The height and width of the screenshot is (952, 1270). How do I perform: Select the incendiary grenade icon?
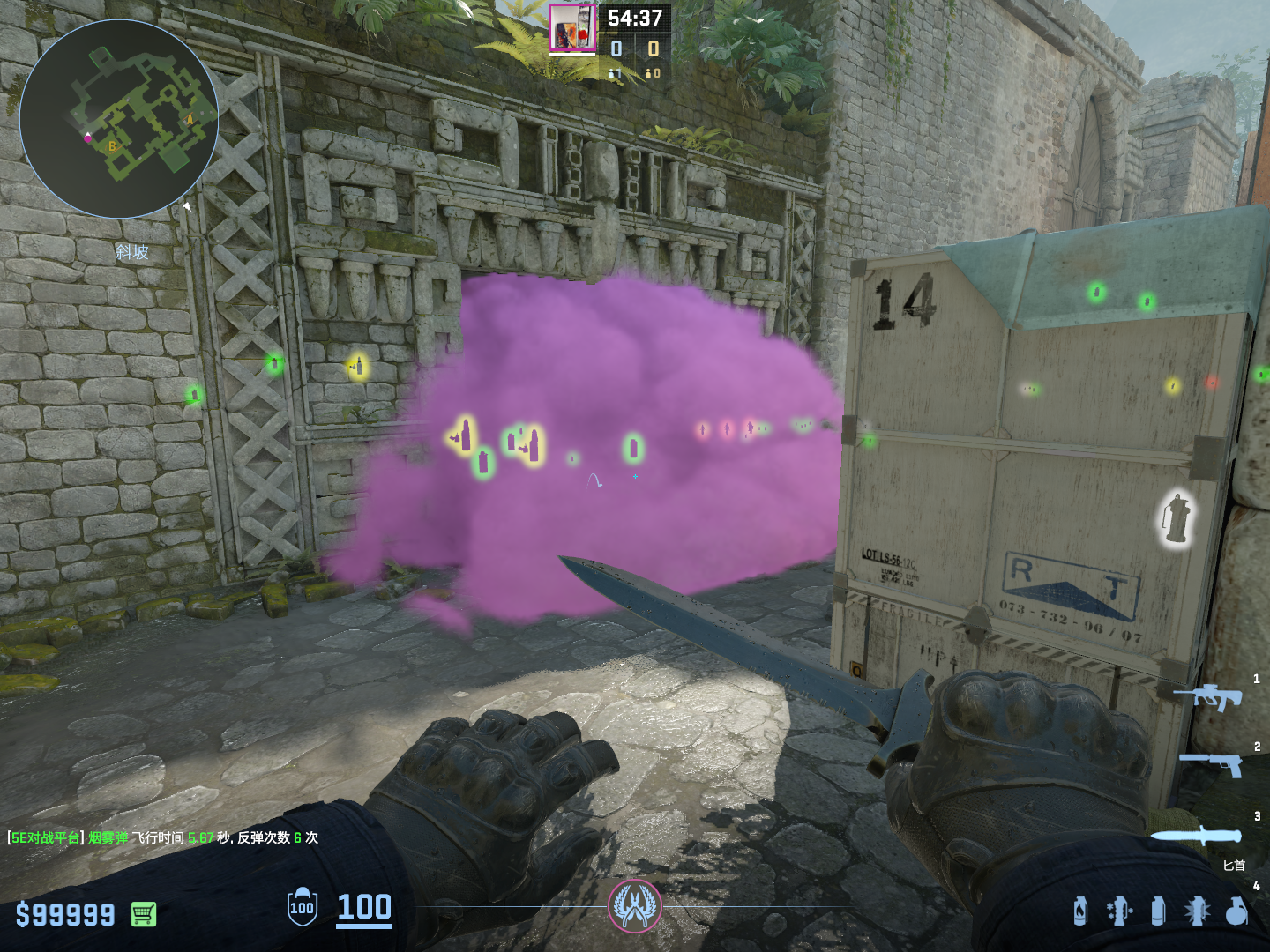[x=1080, y=911]
